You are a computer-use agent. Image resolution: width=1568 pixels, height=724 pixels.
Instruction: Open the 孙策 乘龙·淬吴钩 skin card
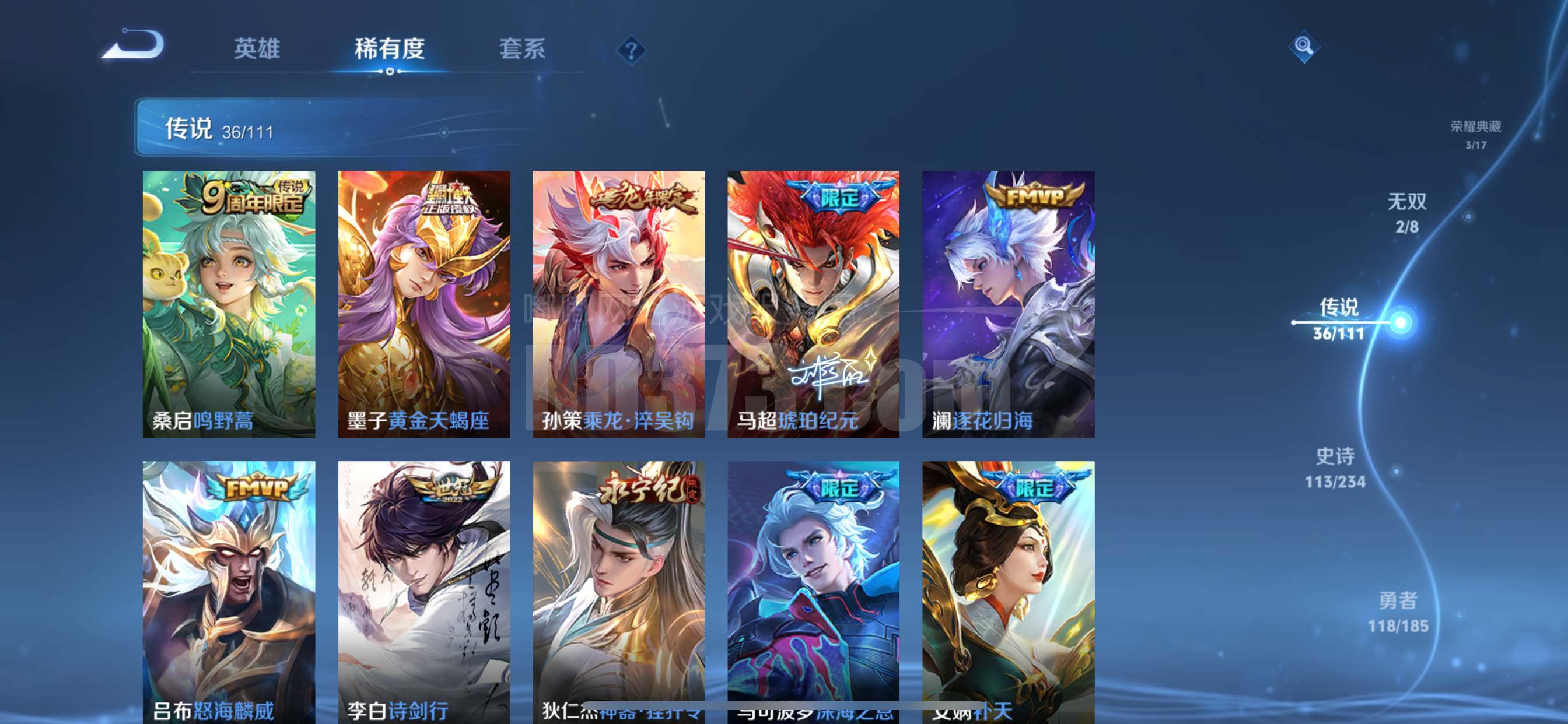point(618,304)
